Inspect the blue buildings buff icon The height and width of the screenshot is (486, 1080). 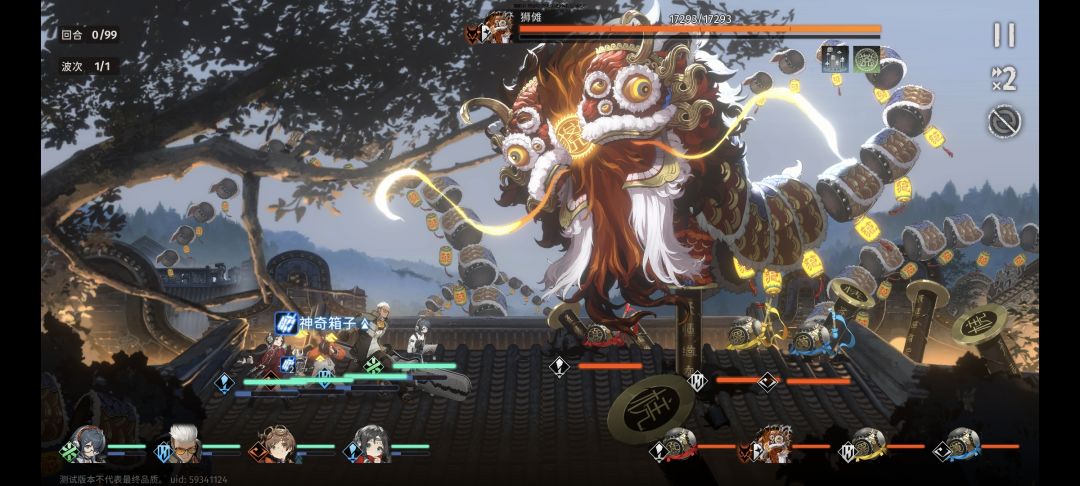pos(835,58)
